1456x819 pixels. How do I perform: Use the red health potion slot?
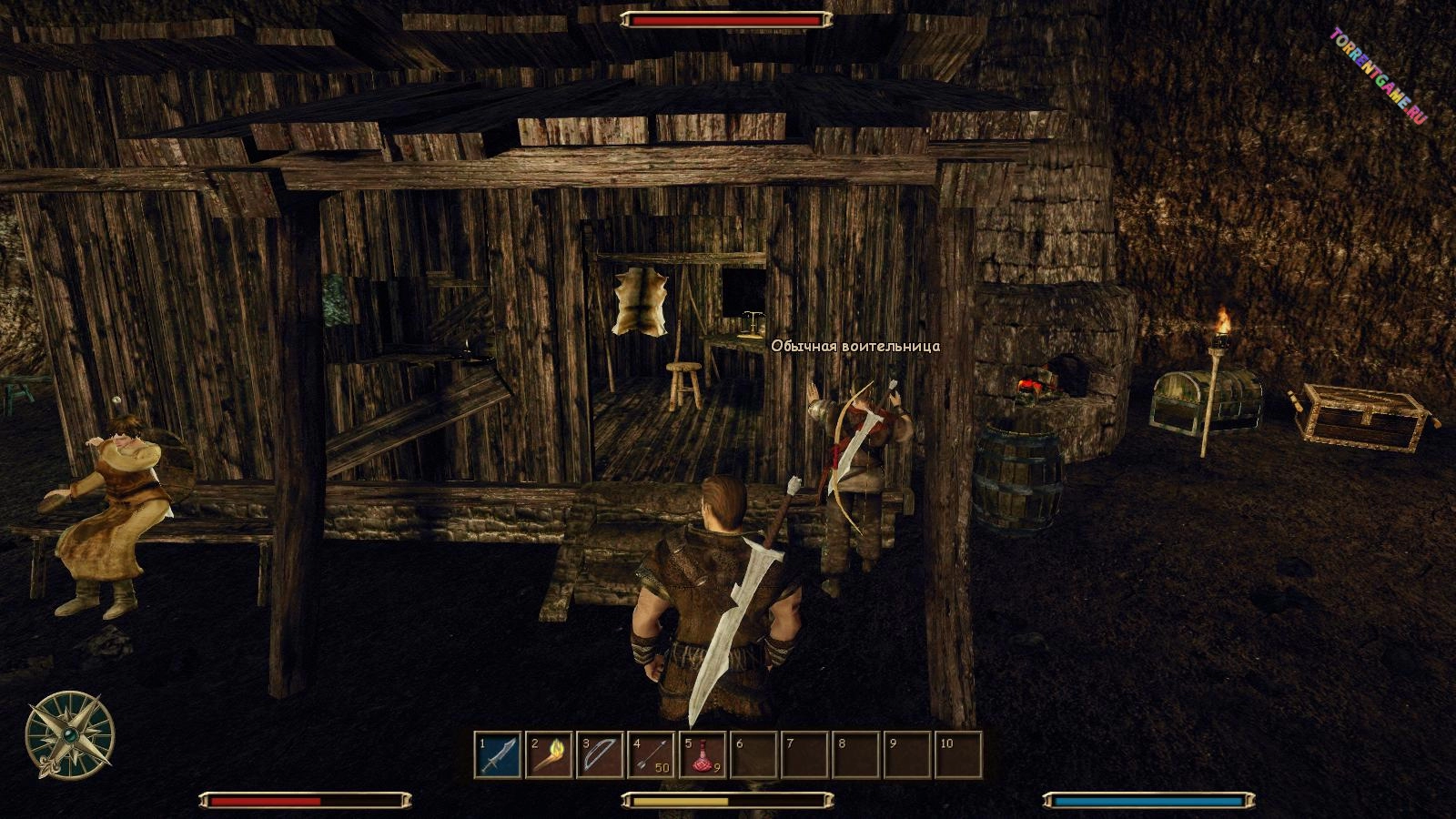703,755
